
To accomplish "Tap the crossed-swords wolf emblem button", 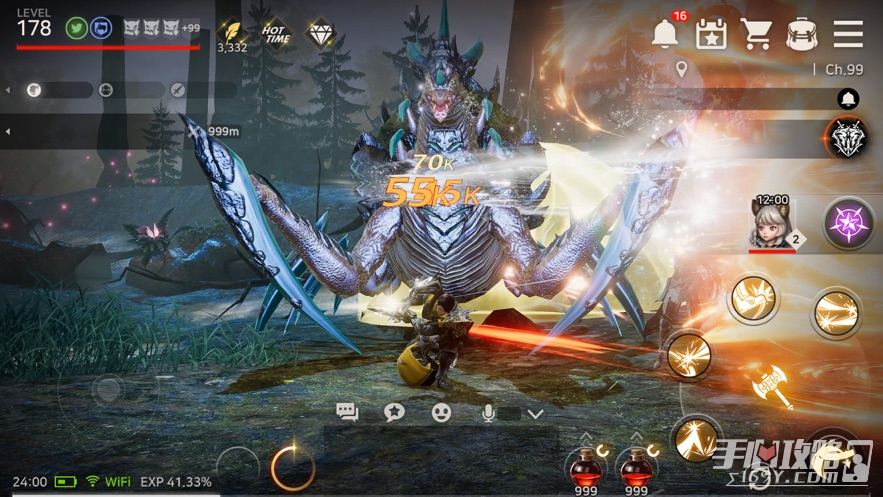I will click(847, 137).
